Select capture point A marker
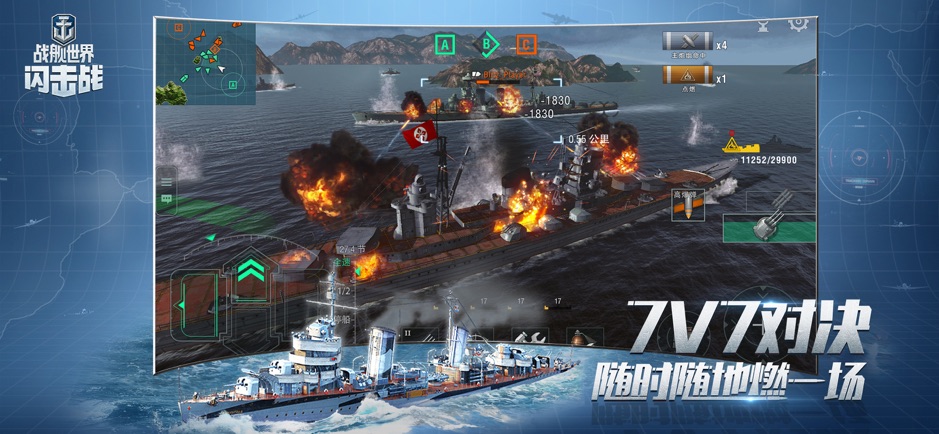This screenshot has width=939, height=434. pyautogui.click(x=445, y=44)
